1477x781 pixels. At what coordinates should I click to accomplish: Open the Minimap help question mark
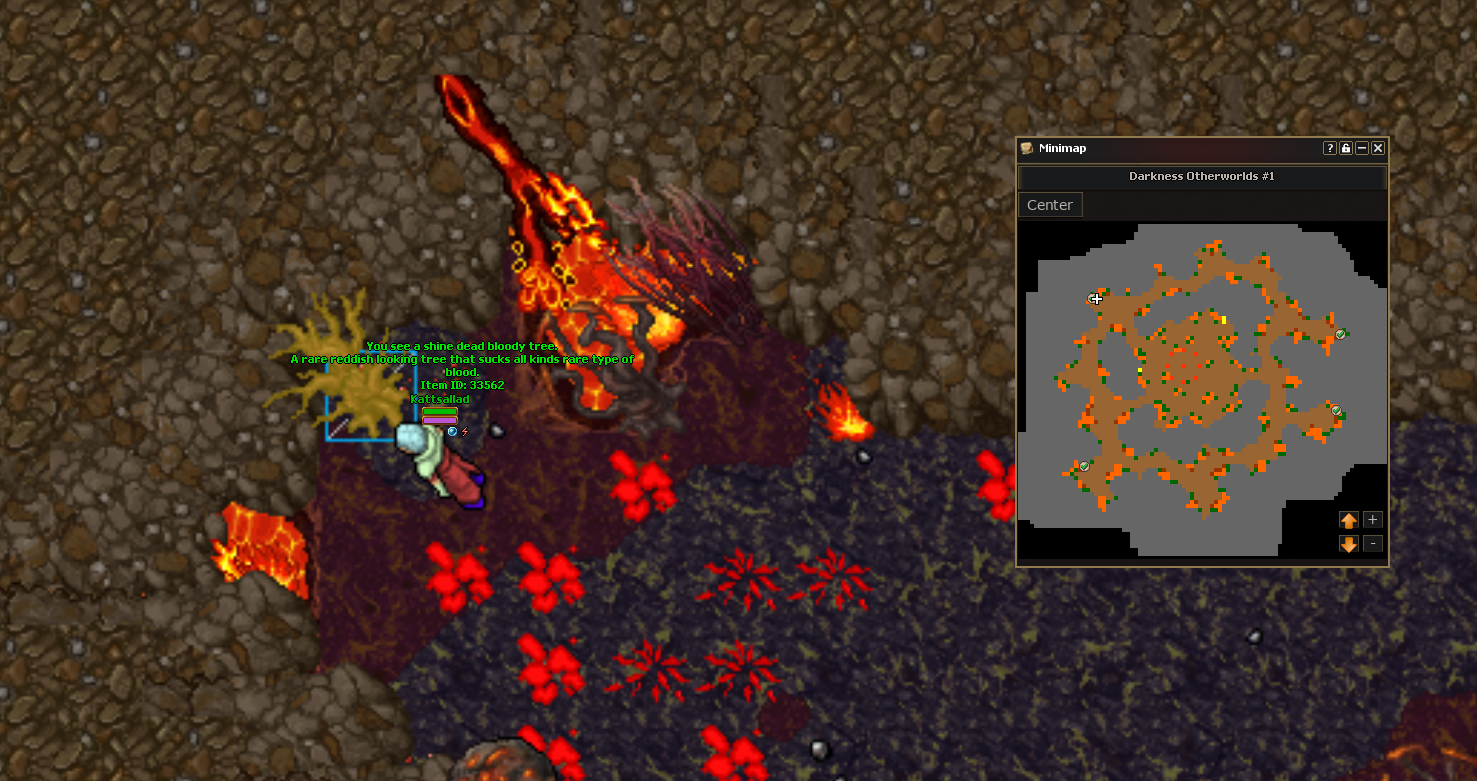(1330, 148)
